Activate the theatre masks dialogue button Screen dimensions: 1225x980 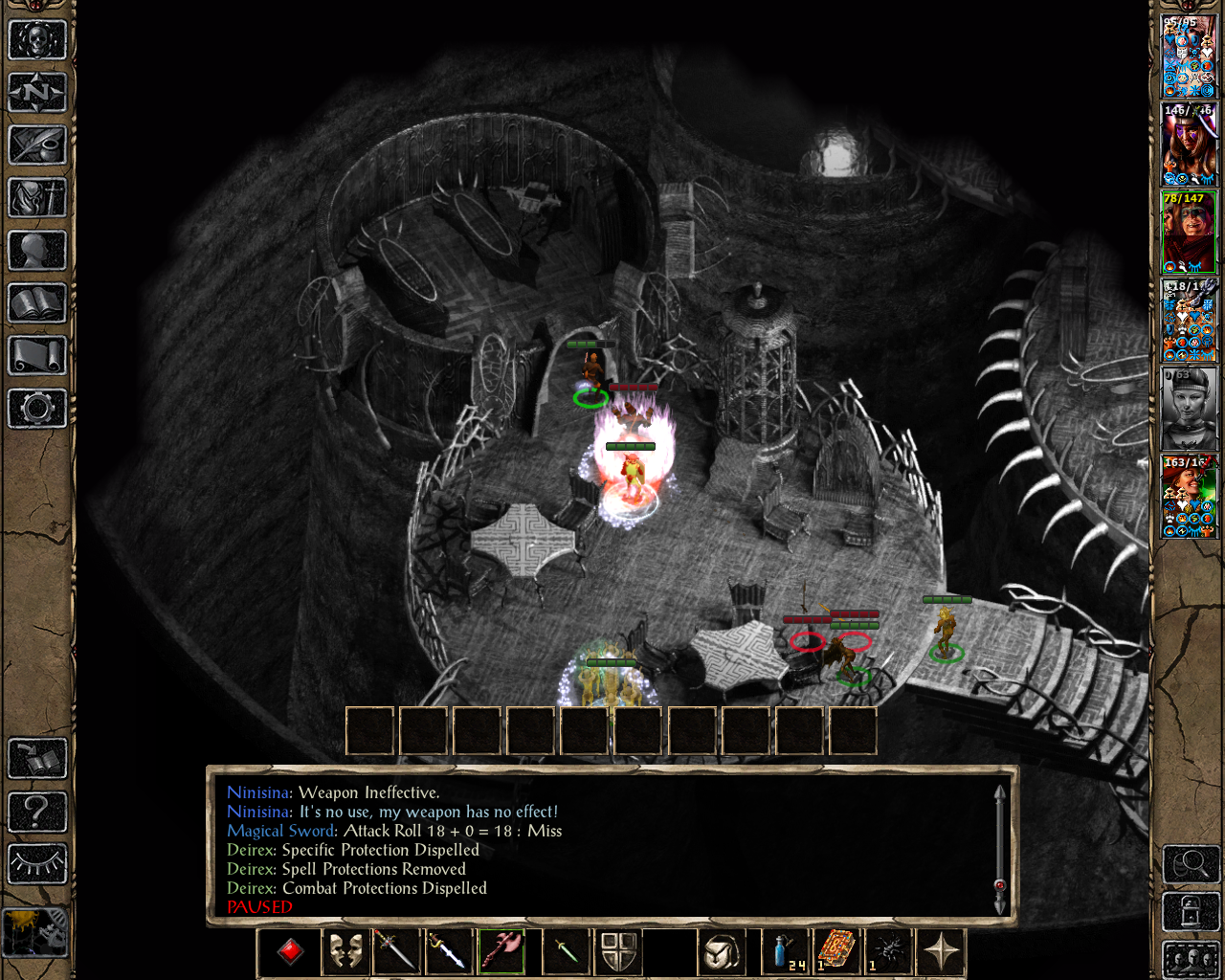pyautogui.click(x=345, y=952)
